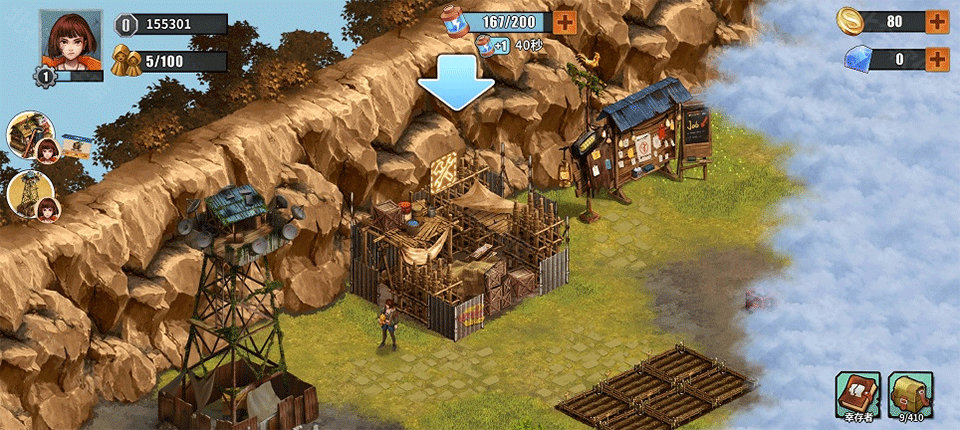Open the small banner thumbnail beside the workshop bubble
This screenshot has width=960, height=430.
(x=77, y=146)
